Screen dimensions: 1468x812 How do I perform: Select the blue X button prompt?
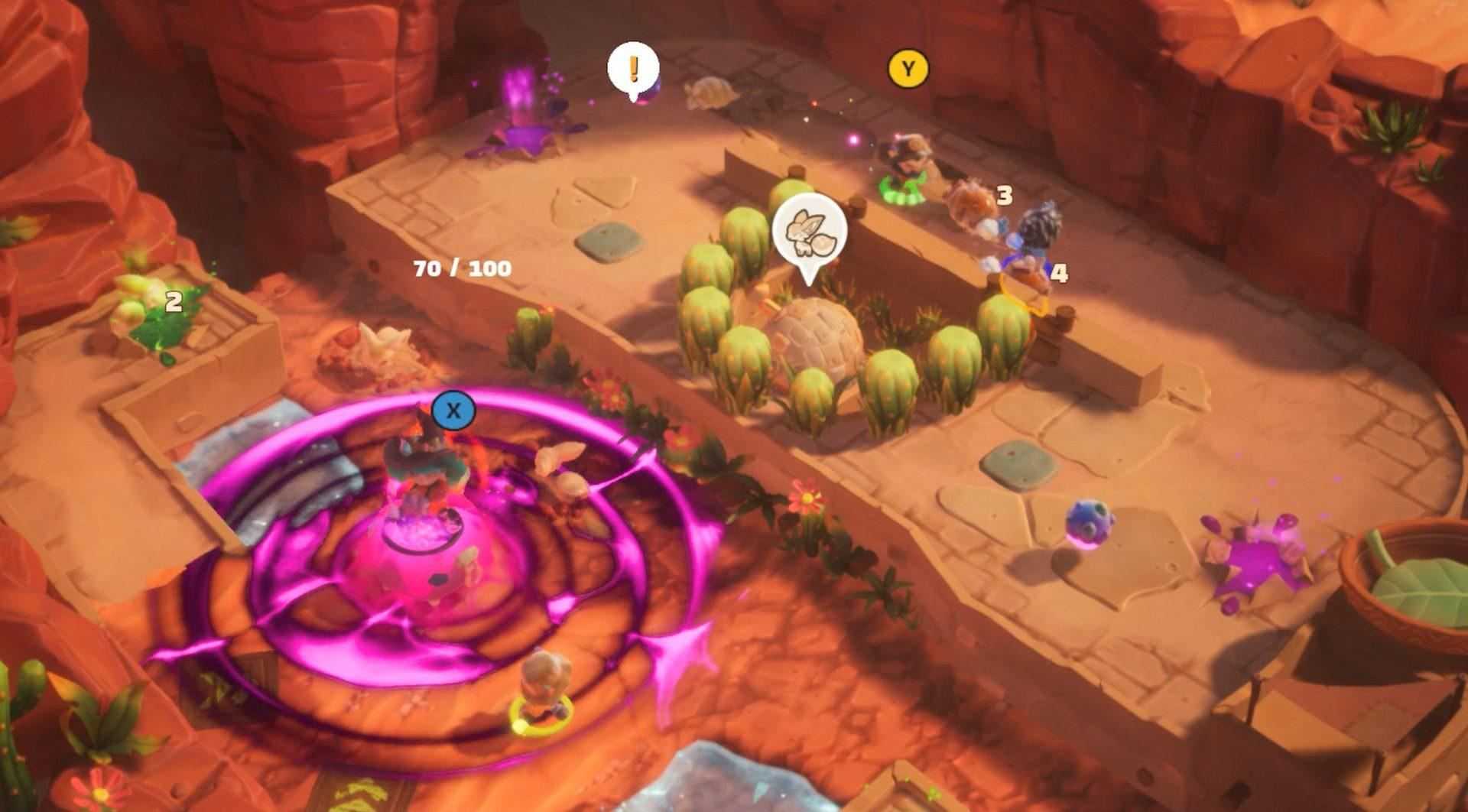point(453,410)
